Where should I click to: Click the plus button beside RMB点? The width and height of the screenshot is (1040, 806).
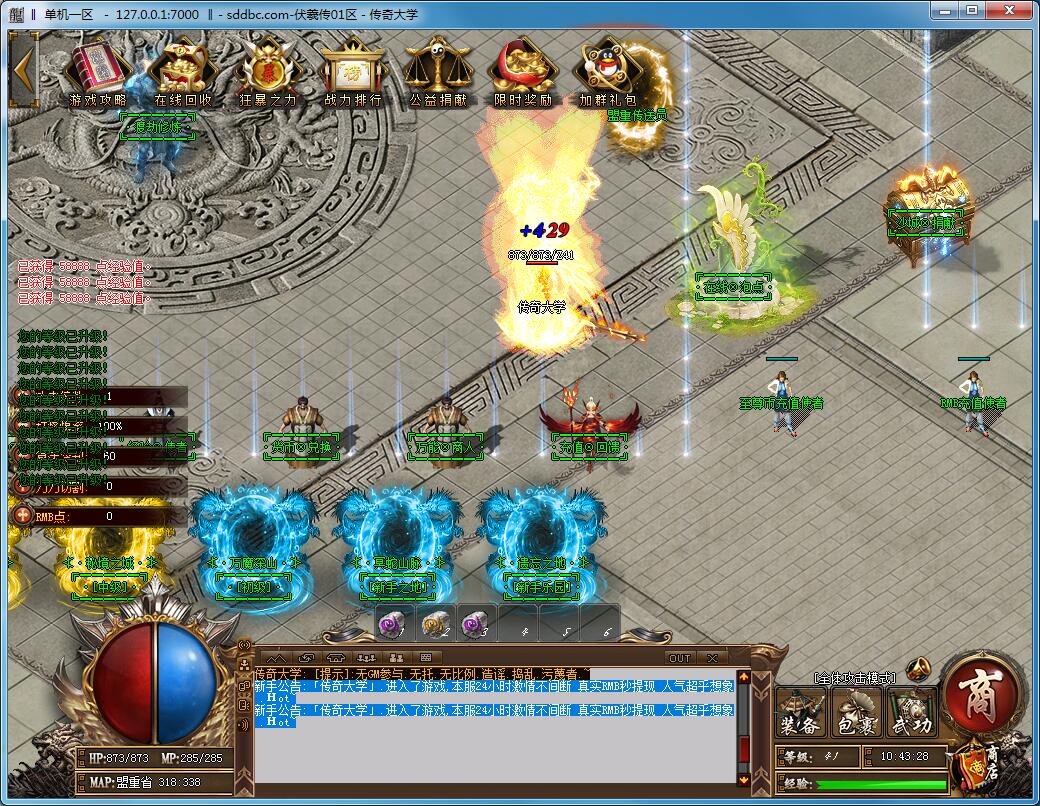[22, 516]
